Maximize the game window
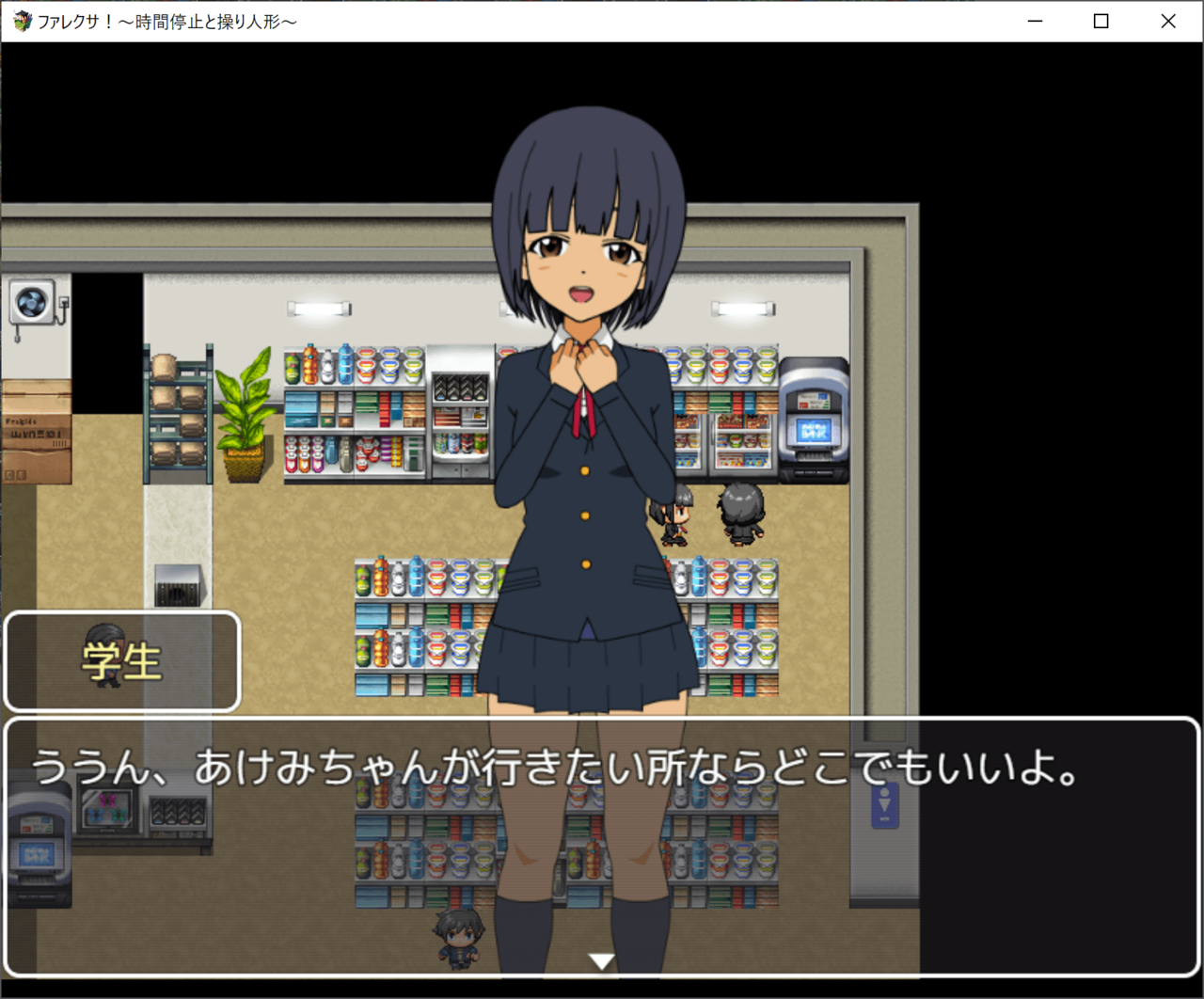This screenshot has height=999, width=1204. click(1101, 21)
